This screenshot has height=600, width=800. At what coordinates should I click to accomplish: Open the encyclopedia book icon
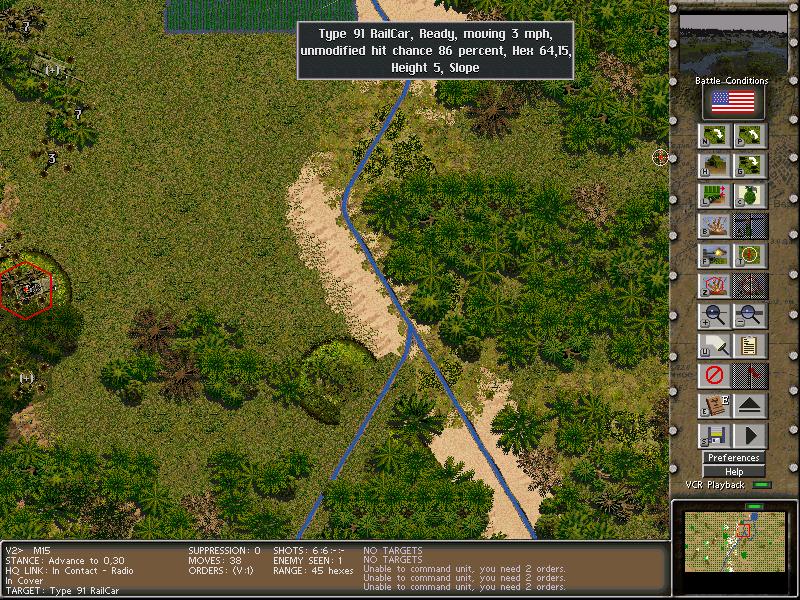coord(715,406)
